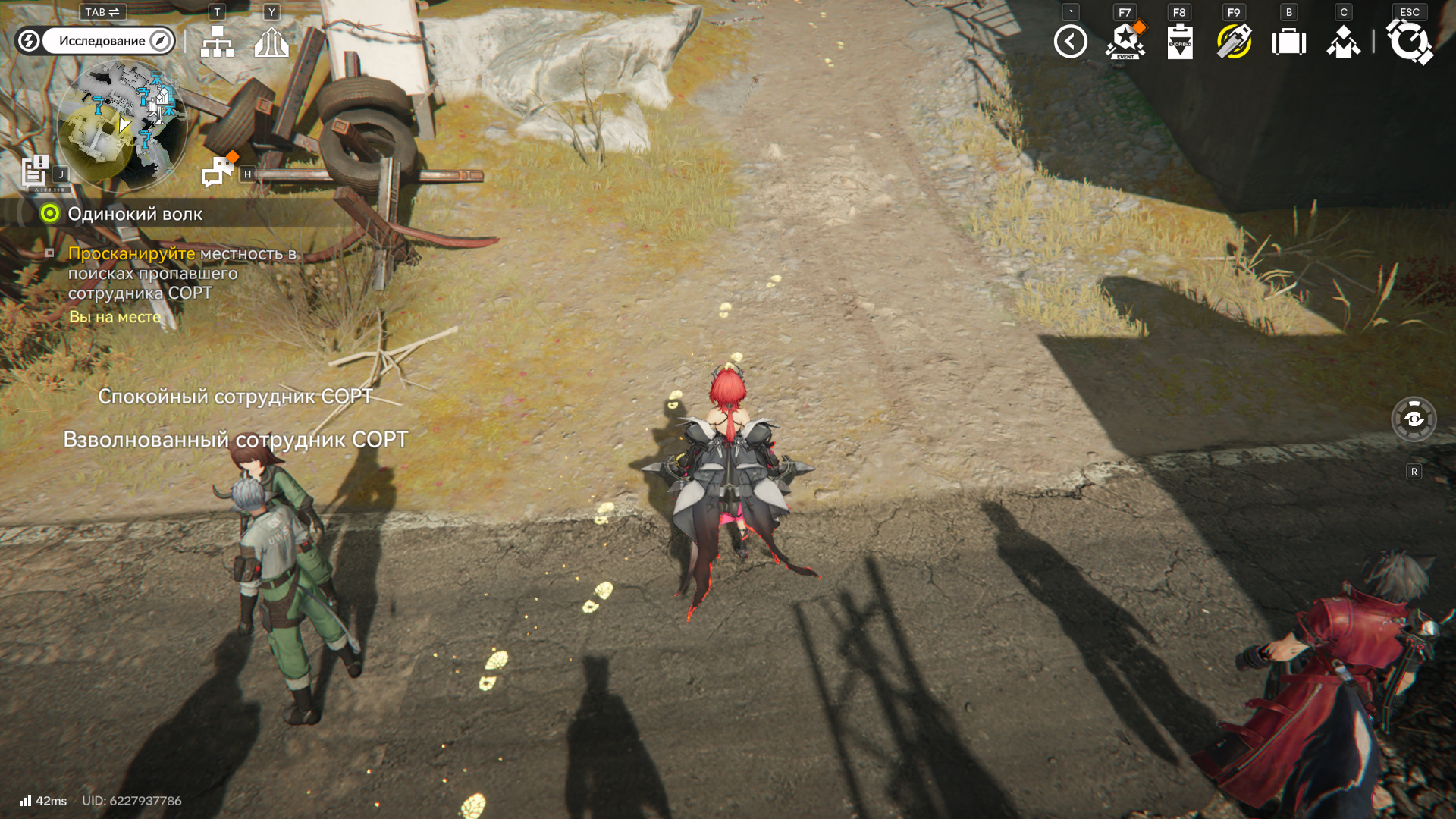Open the briefcase inventory icon
Viewport: 1456px width, 819px height.
tap(1288, 42)
